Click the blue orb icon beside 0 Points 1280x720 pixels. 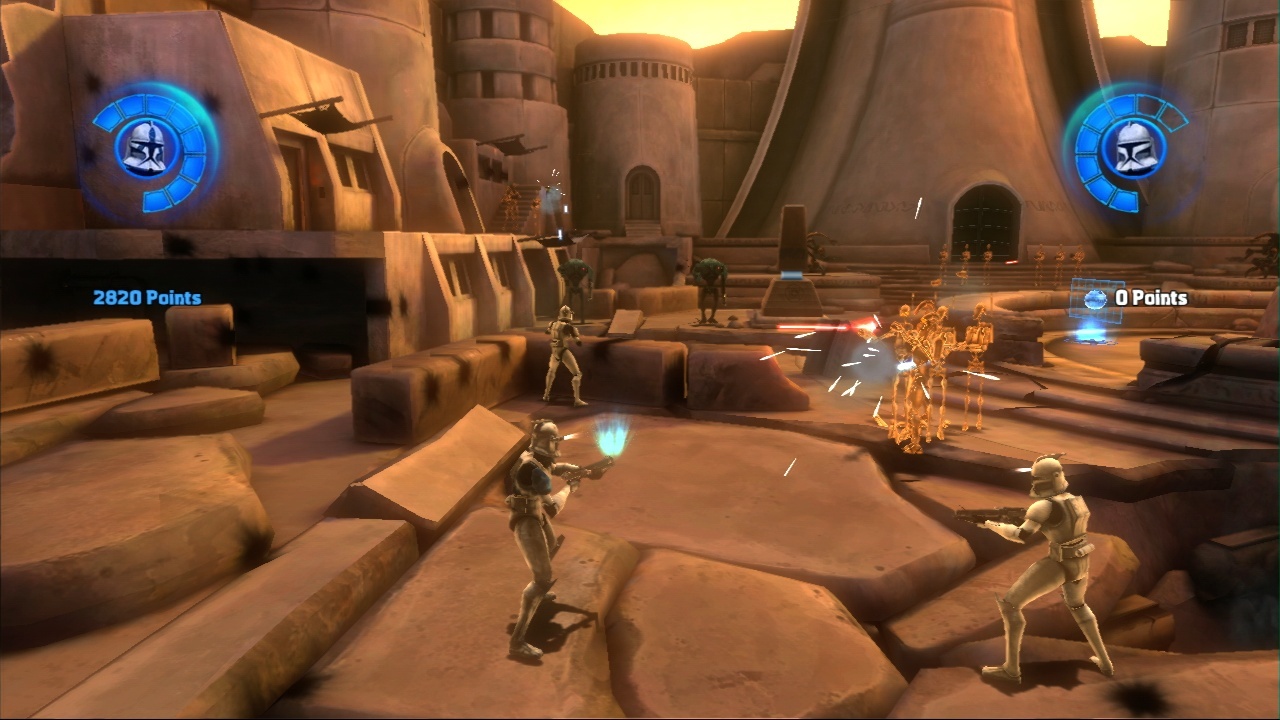pos(1095,298)
